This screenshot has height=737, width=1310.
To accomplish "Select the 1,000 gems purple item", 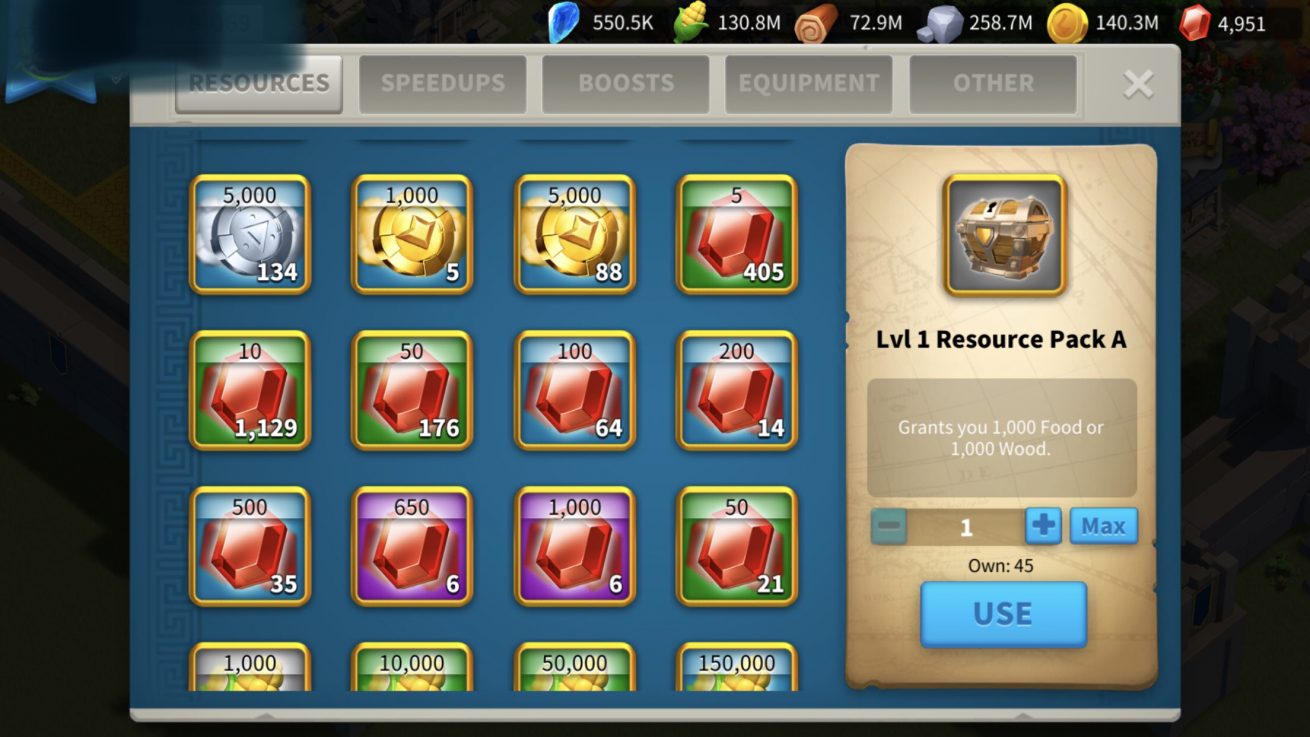I will tap(575, 546).
